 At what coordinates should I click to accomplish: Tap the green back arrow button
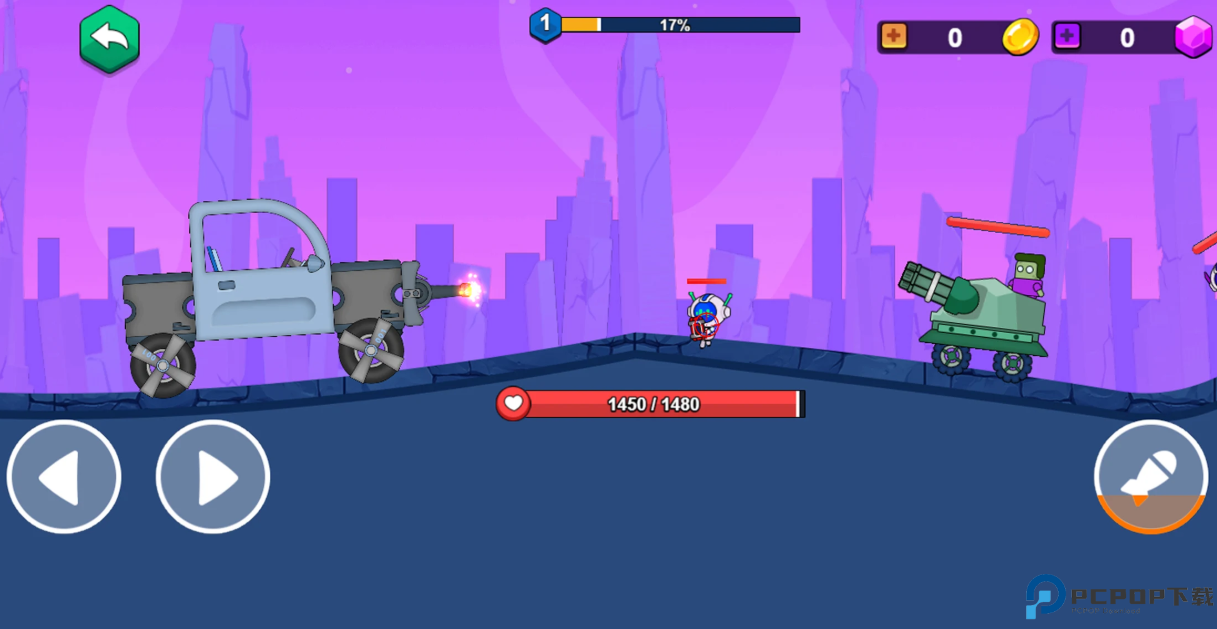click(109, 39)
